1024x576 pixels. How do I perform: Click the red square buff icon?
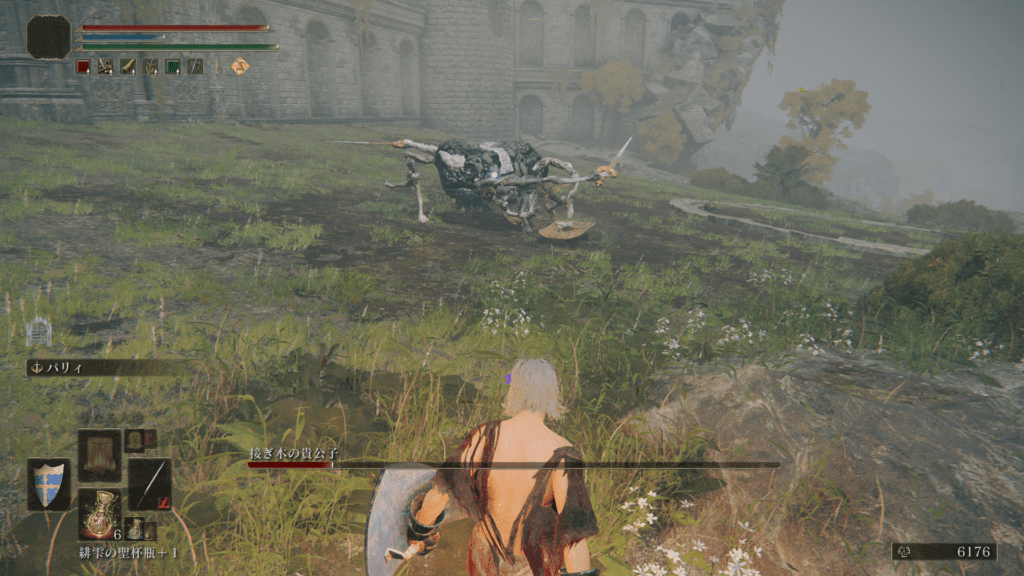(x=83, y=66)
